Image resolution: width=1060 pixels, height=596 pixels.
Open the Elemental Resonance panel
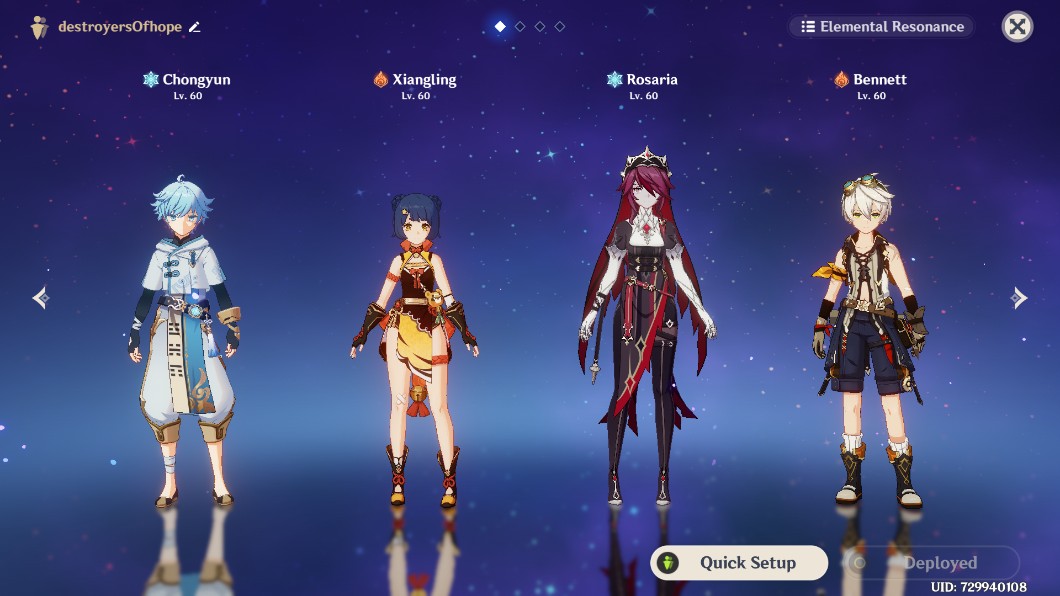point(882,27)
